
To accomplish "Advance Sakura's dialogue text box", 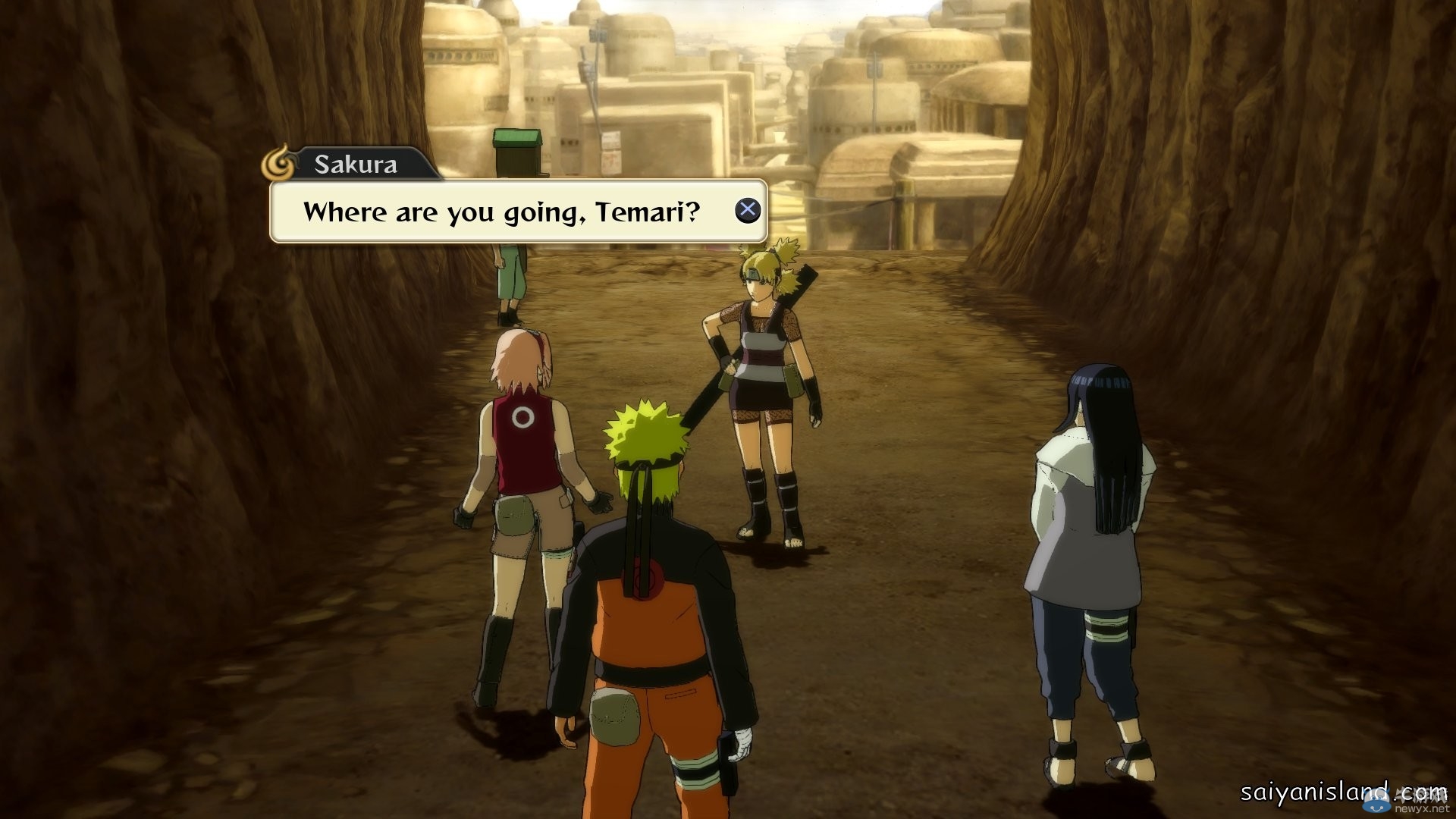I will (x=747, y=210).
